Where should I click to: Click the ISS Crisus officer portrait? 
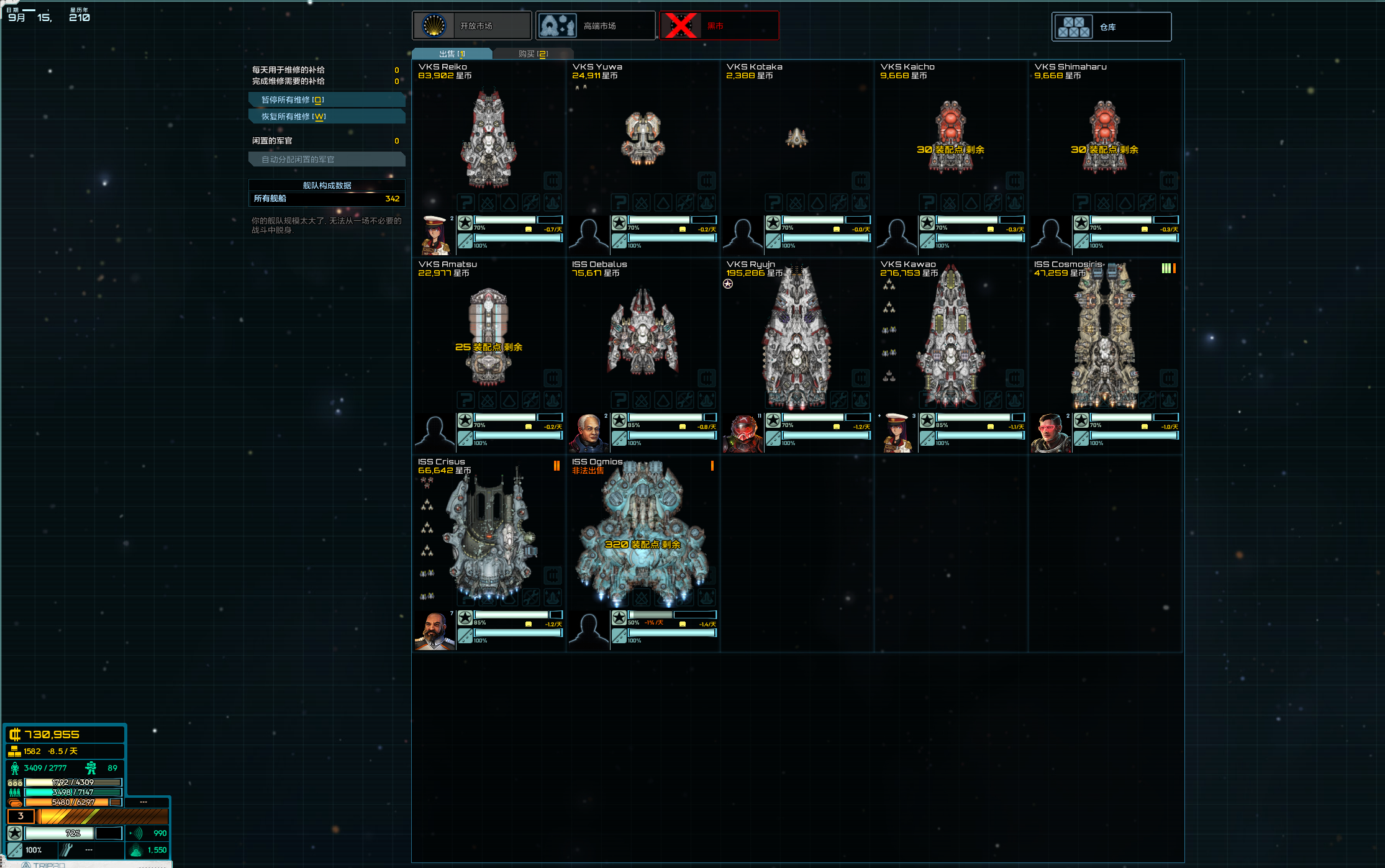[435, 630]
